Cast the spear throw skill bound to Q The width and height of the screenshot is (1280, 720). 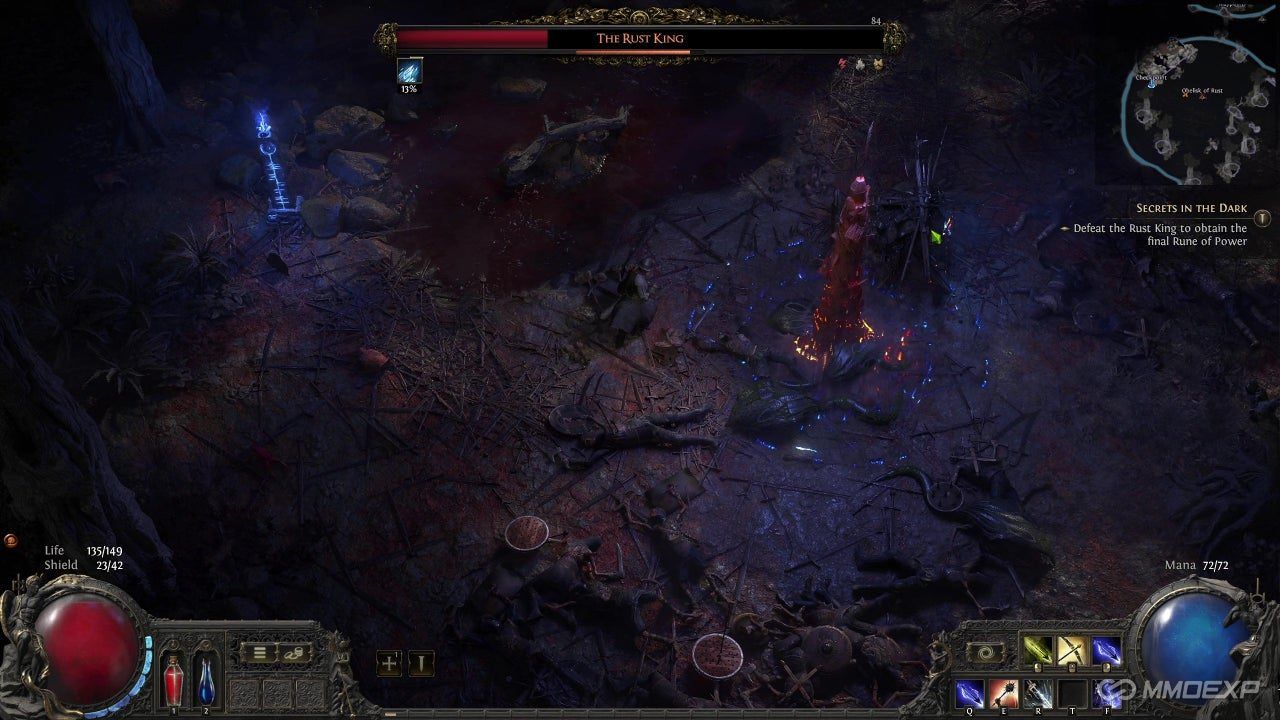pos(970,693)
